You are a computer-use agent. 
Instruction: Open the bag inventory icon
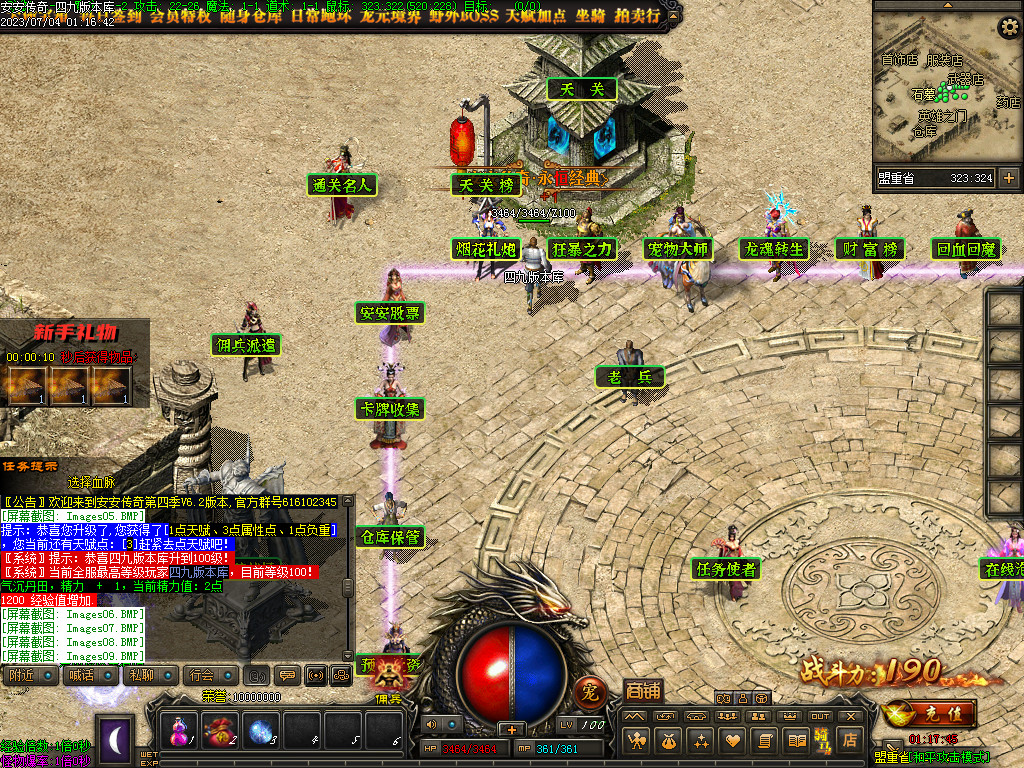668,741
